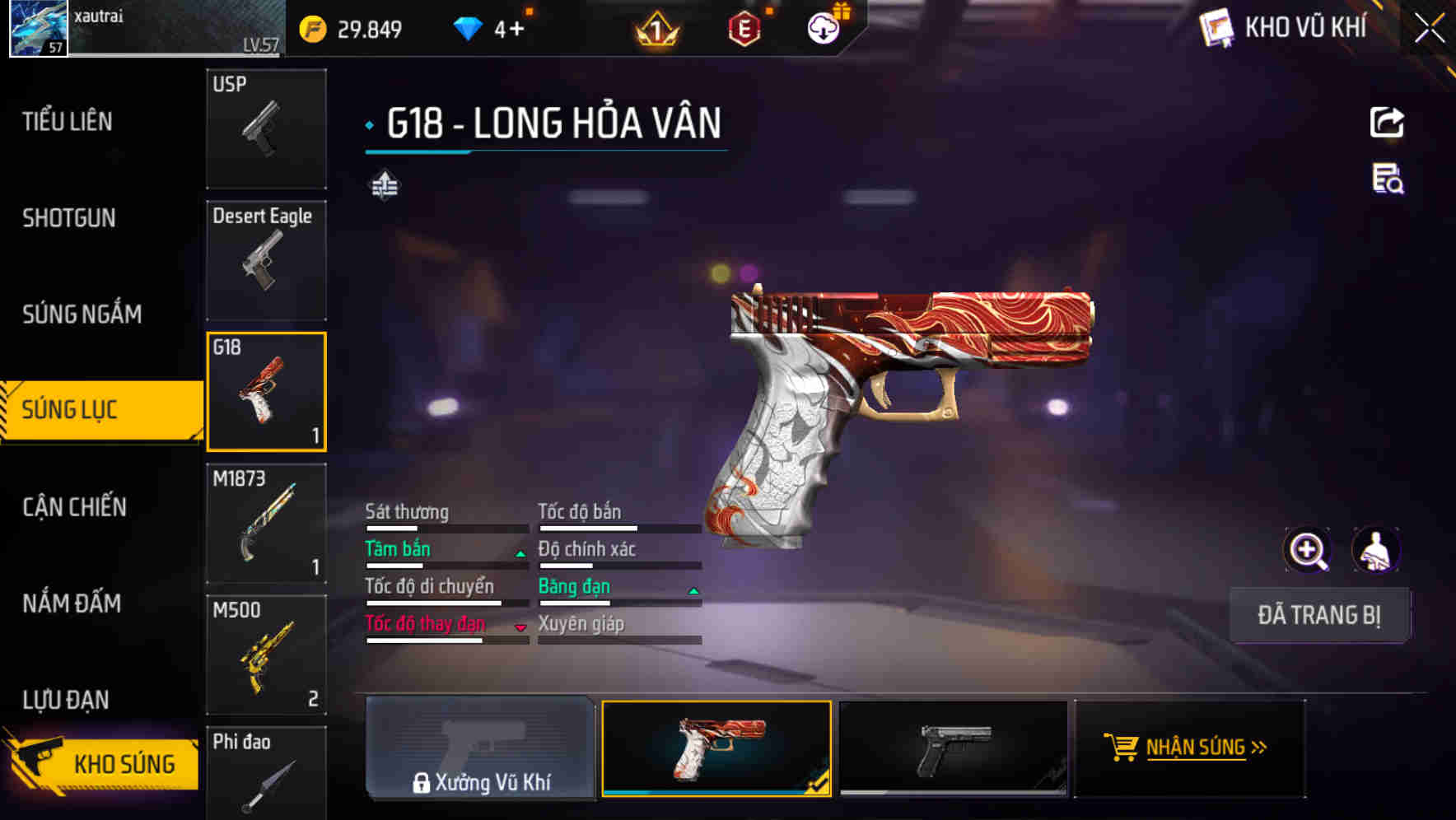The image size is (1456, 820).
Task: Share the weapon skin via share icon
Action: pos(1387,123)
